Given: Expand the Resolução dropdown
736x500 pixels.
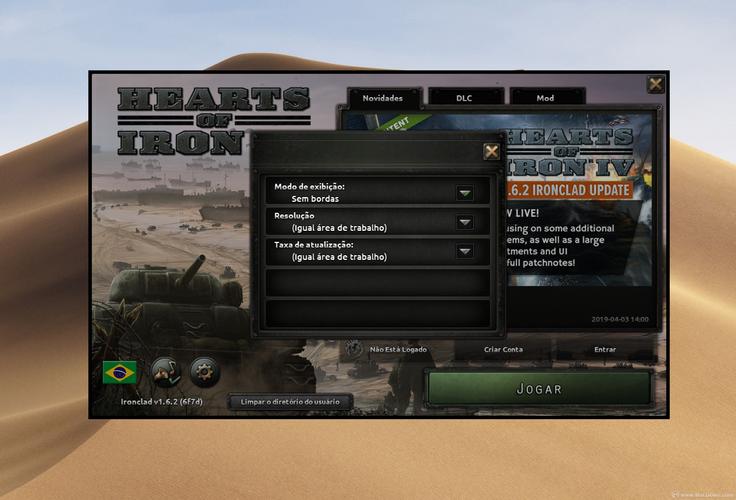Looking at the screenshot, I should [x=465, y=222].
